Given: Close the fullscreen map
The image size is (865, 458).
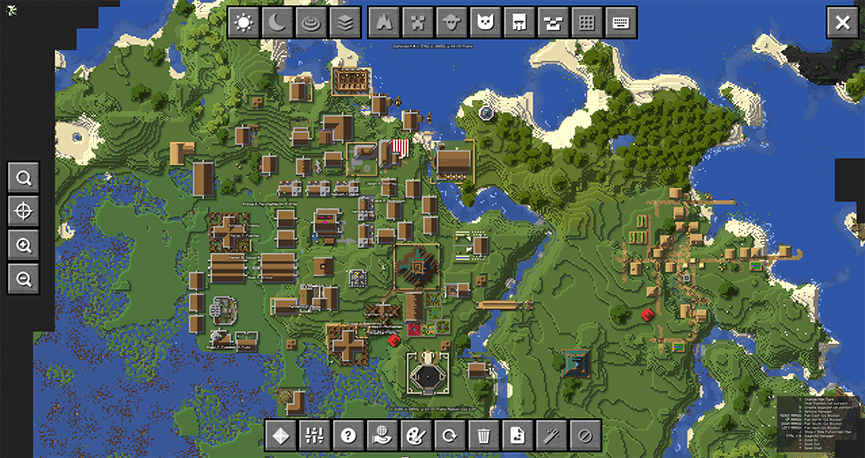Looking at the screenshot, I should click(x=841, y=23).
